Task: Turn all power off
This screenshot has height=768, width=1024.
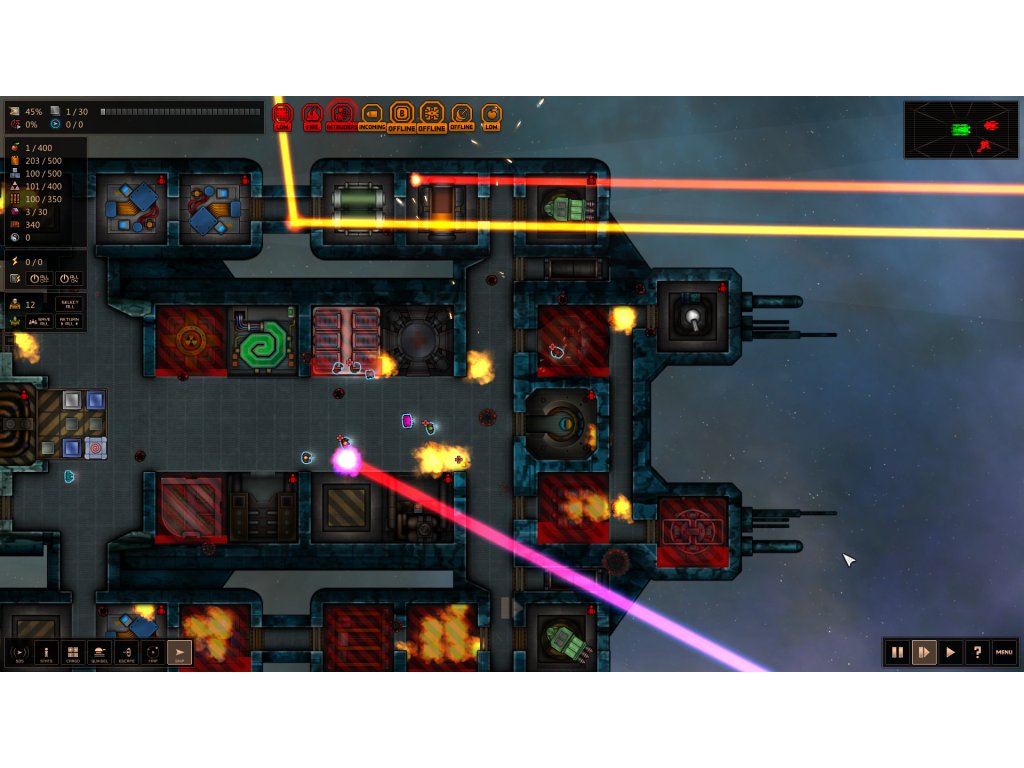Action: tap(41, 279)
